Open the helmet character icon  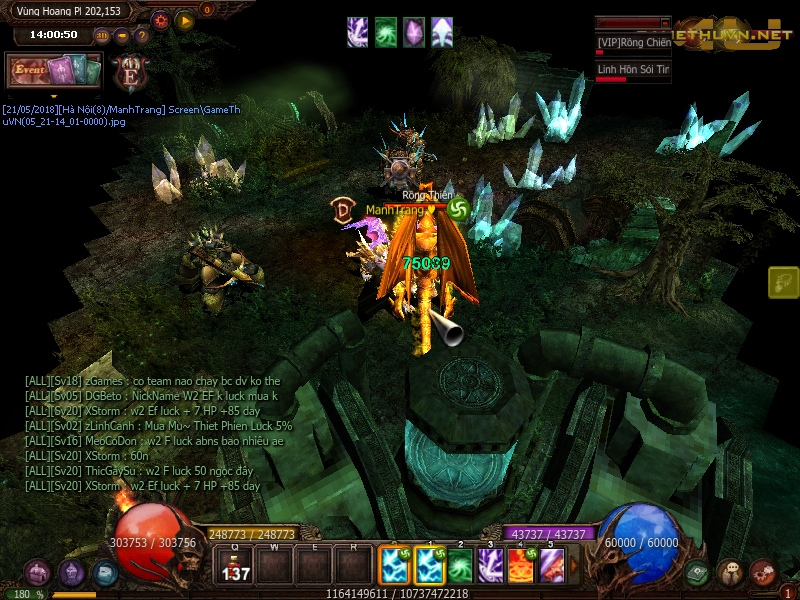[x=71, y=572]
